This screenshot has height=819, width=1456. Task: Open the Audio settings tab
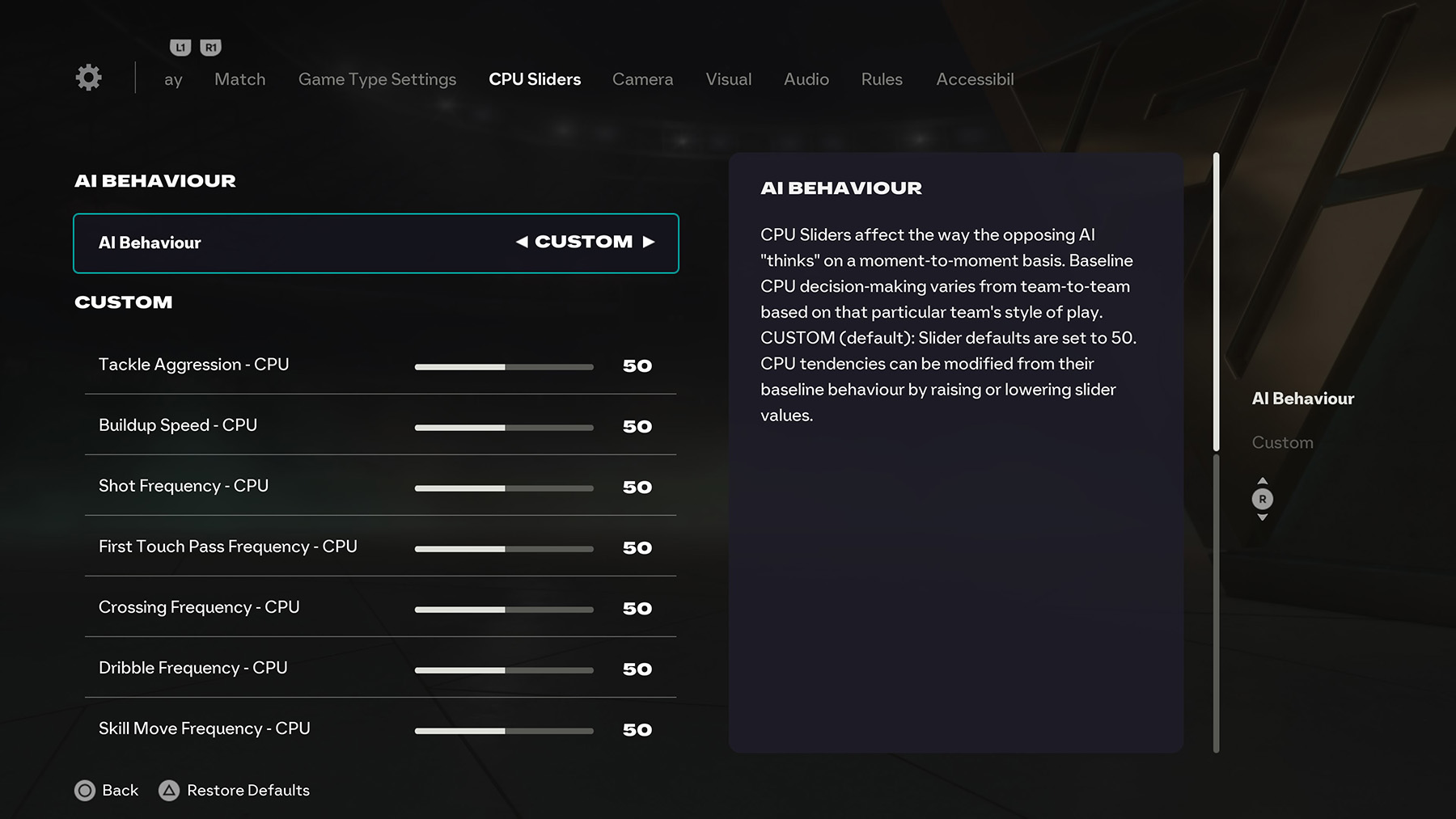click(806, 79)
